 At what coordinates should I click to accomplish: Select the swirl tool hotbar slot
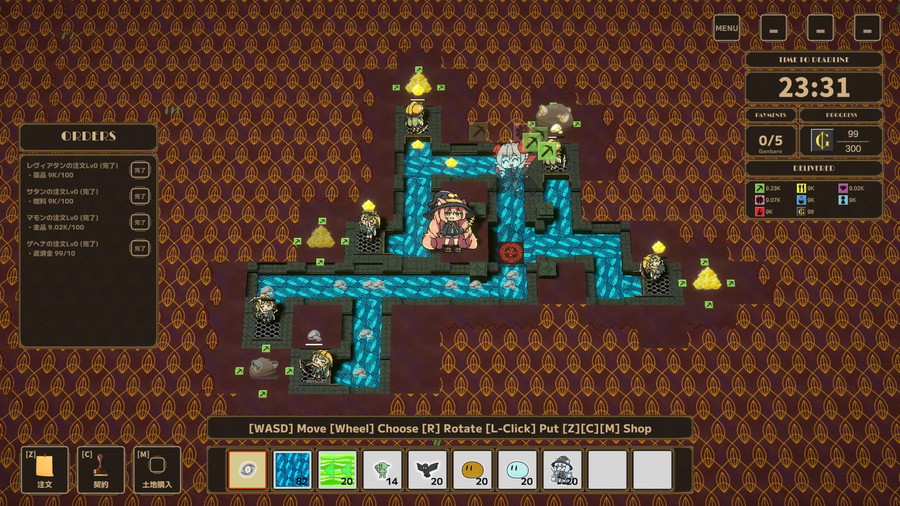[247, 469]
